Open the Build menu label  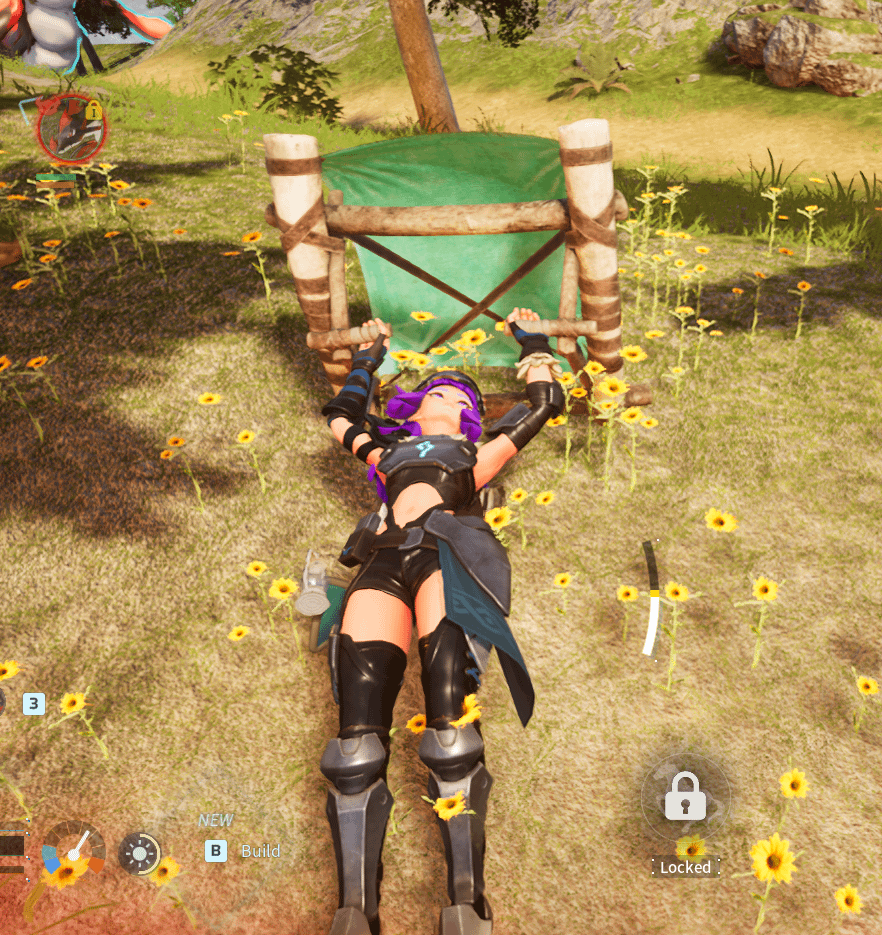click(x=260, y=851)
